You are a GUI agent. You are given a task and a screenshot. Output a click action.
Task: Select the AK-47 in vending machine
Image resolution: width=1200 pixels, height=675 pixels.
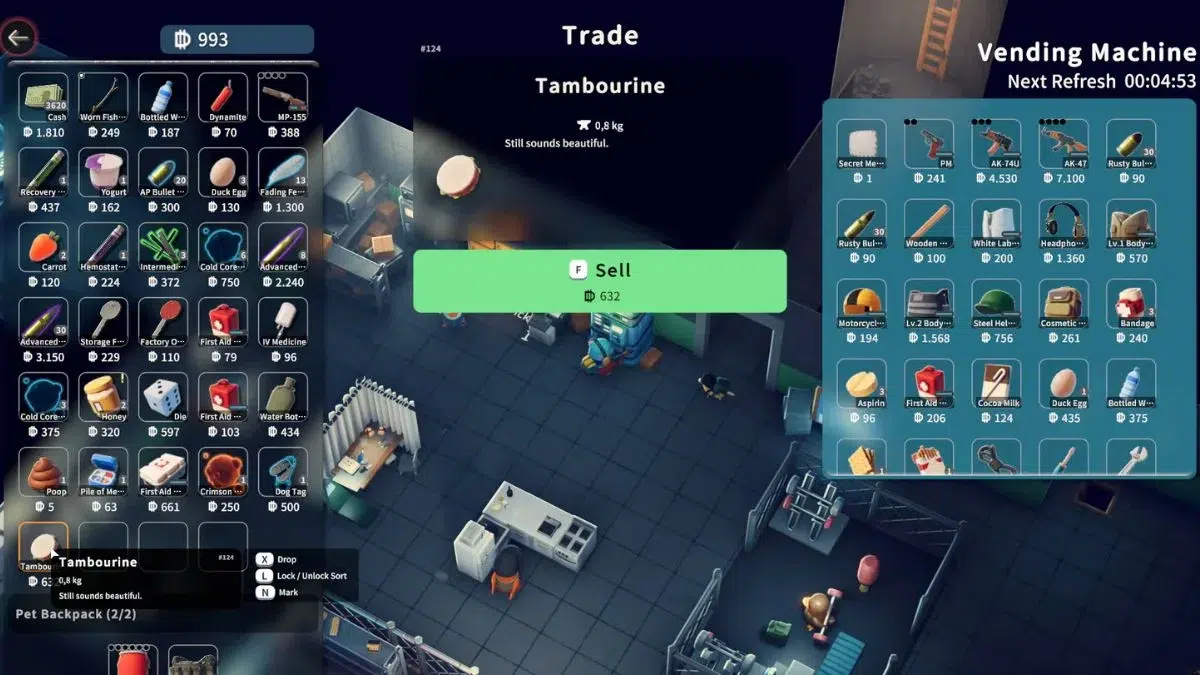click(x=1063, y=144)
